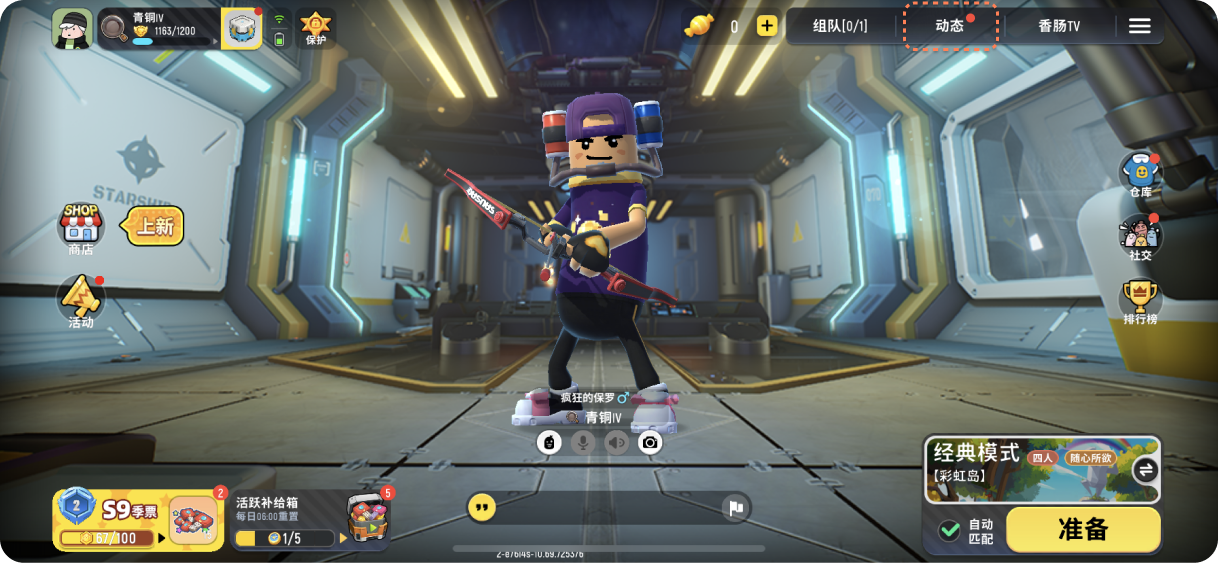Viewport: 1219px width, 563px height.
Task: Open the camera photo mode
Action: pos(650,442)
